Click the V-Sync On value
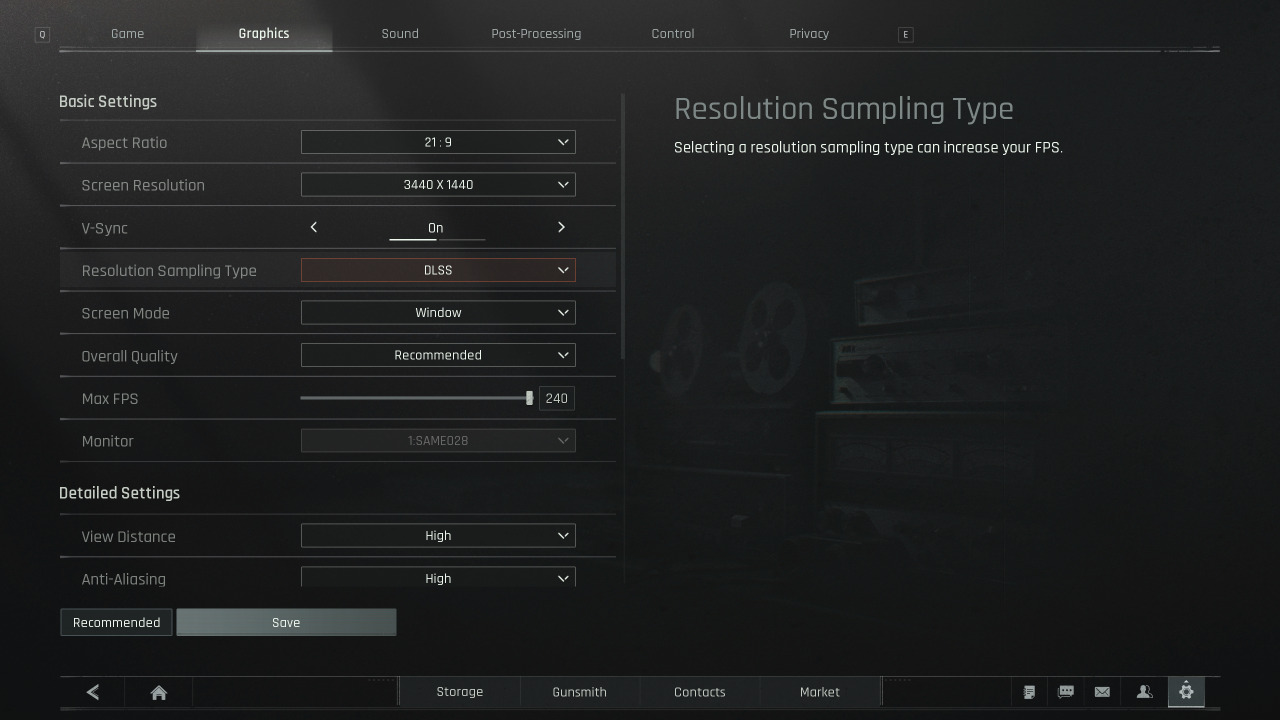This screenshot has height=720, width=1280. click(436, 227)
